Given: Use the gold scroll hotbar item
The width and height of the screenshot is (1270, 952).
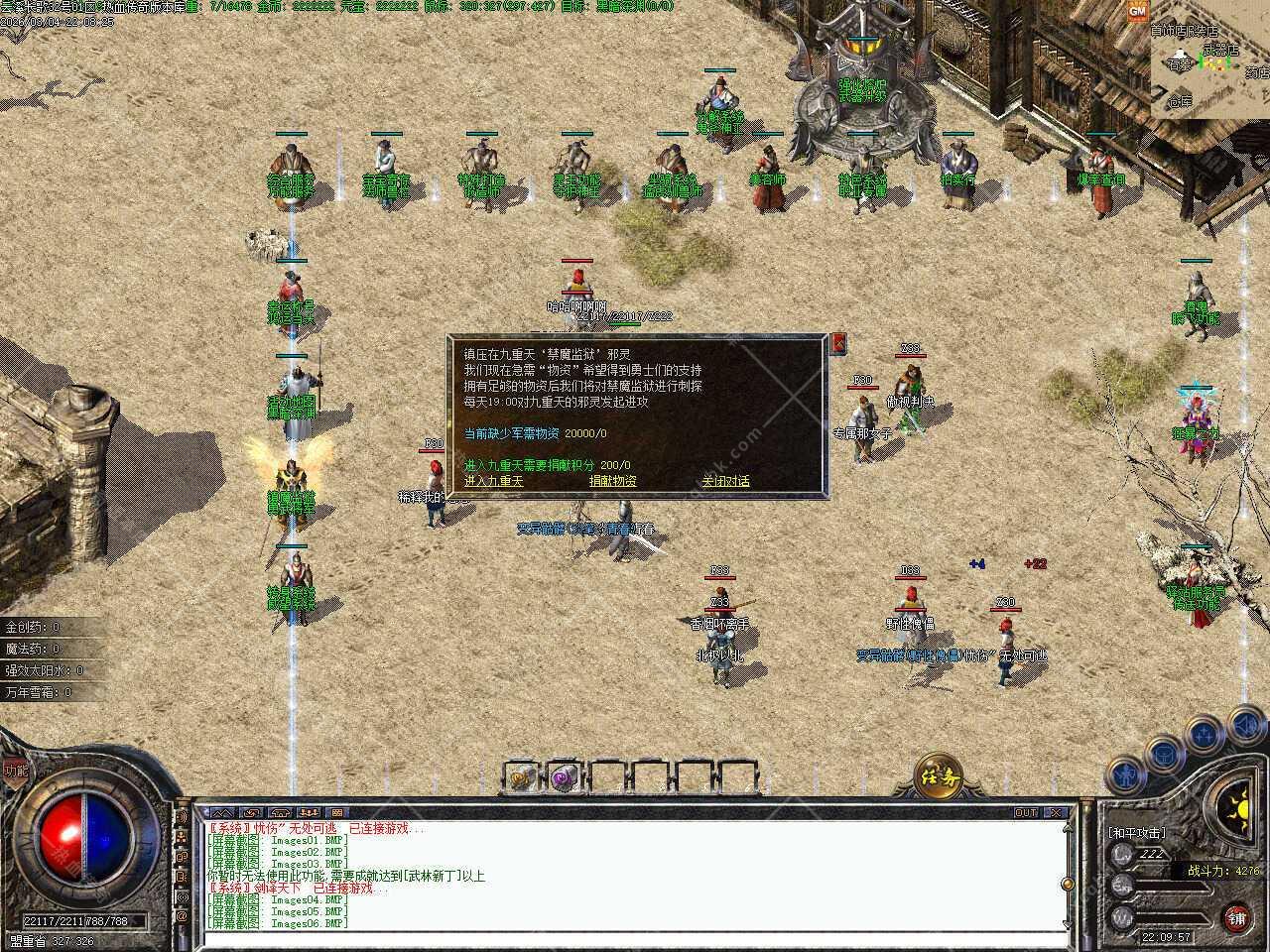Looking at the screenshot, I should [x=522, y=776].
